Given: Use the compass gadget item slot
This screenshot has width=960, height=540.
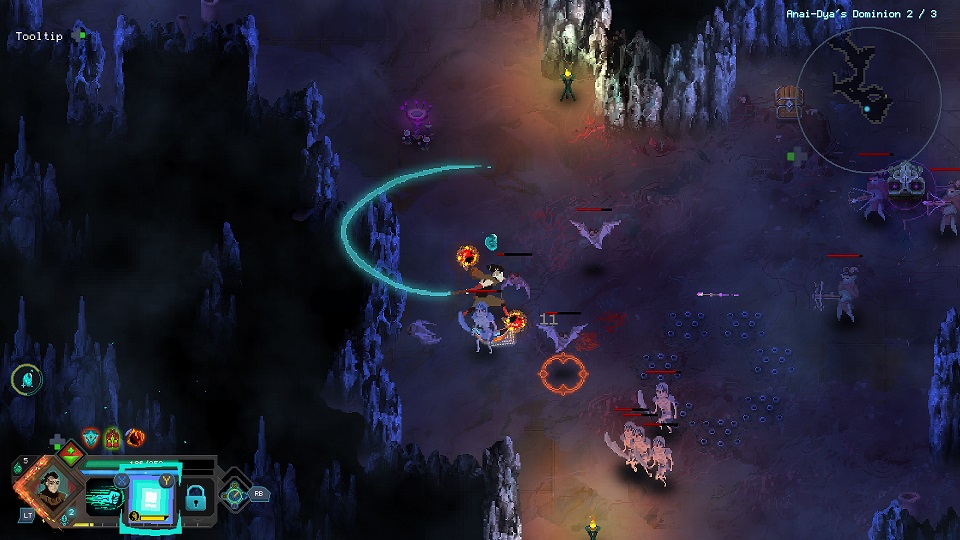Looking at the screenshot, I should pyautogui.click(x=235, y=492).
